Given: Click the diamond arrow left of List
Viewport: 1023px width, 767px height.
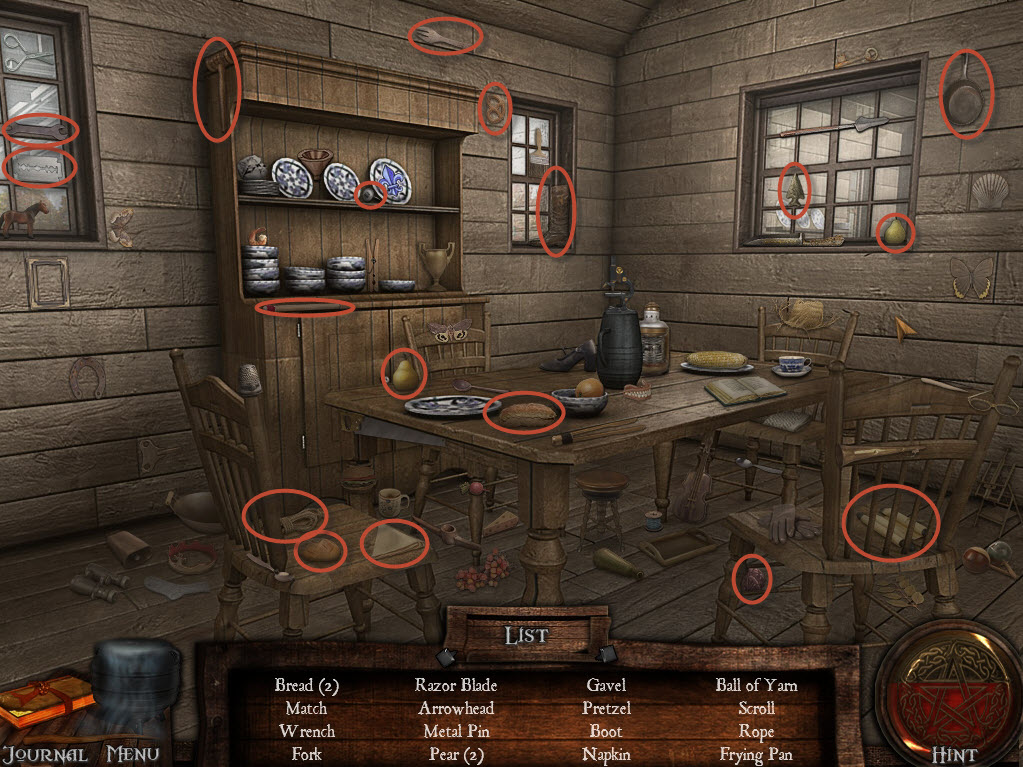Looking at the screenshot, I should [444, 656].
